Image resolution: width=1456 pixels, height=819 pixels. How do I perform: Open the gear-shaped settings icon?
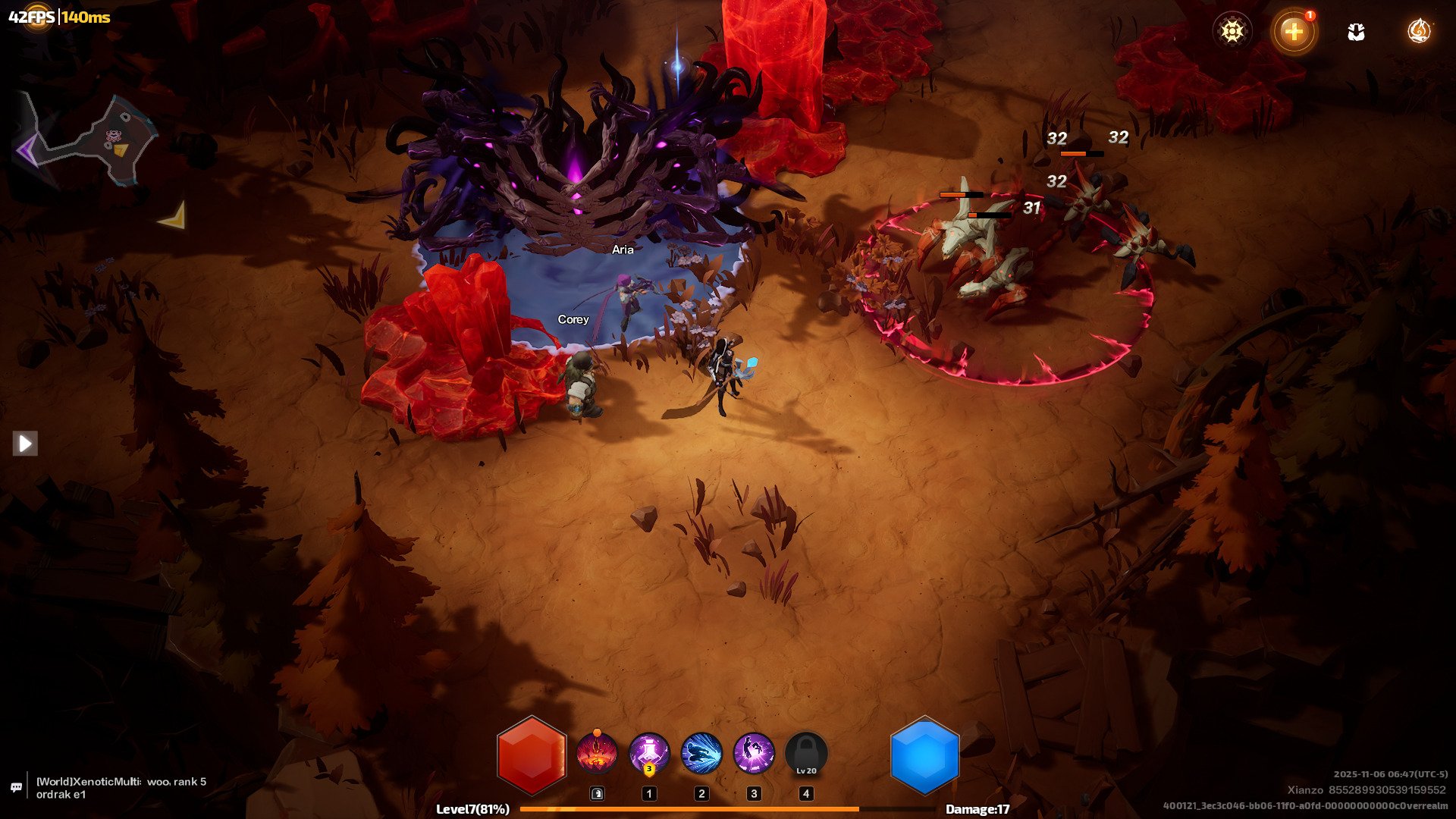[1232, 31]
